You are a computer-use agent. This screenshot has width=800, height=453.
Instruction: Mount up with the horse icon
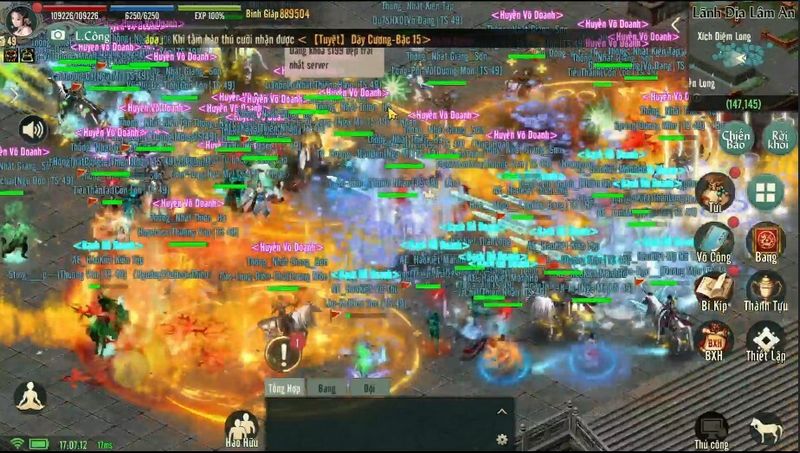pos(766,429)
